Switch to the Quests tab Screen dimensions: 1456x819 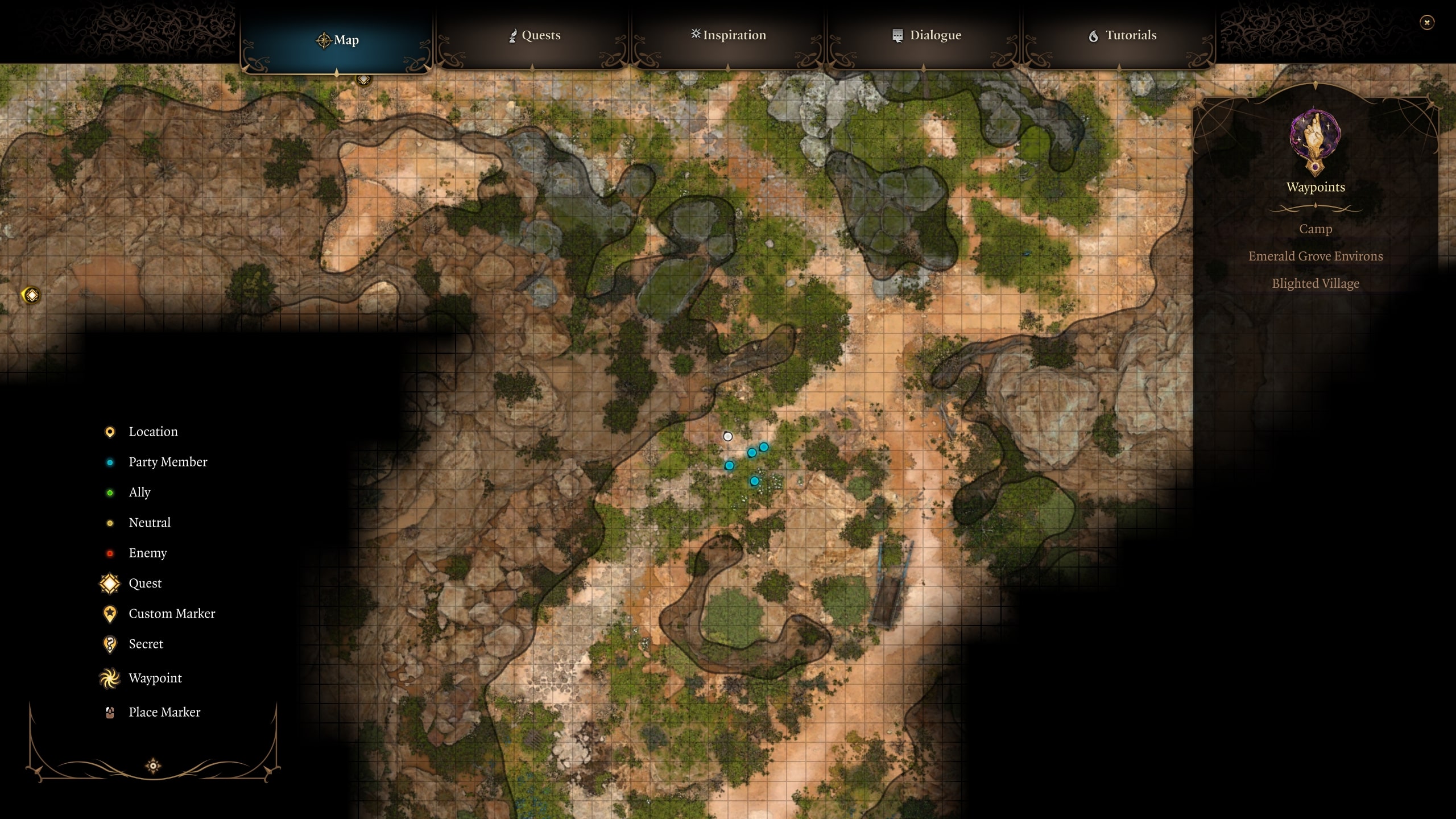pyautogui.click(x=533, y=35)
